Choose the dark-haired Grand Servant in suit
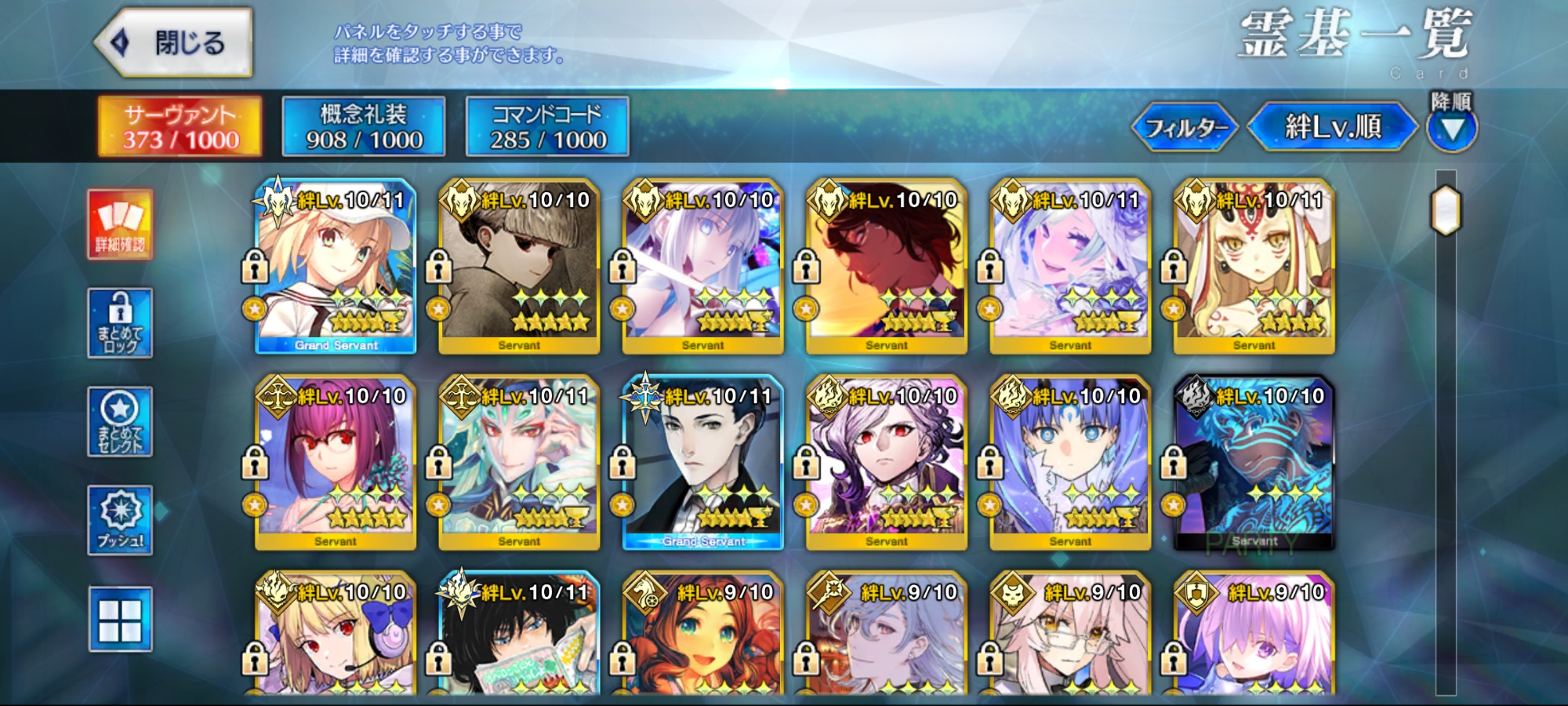The width and height of the screenshot is (1568, 706). (703, 463)
